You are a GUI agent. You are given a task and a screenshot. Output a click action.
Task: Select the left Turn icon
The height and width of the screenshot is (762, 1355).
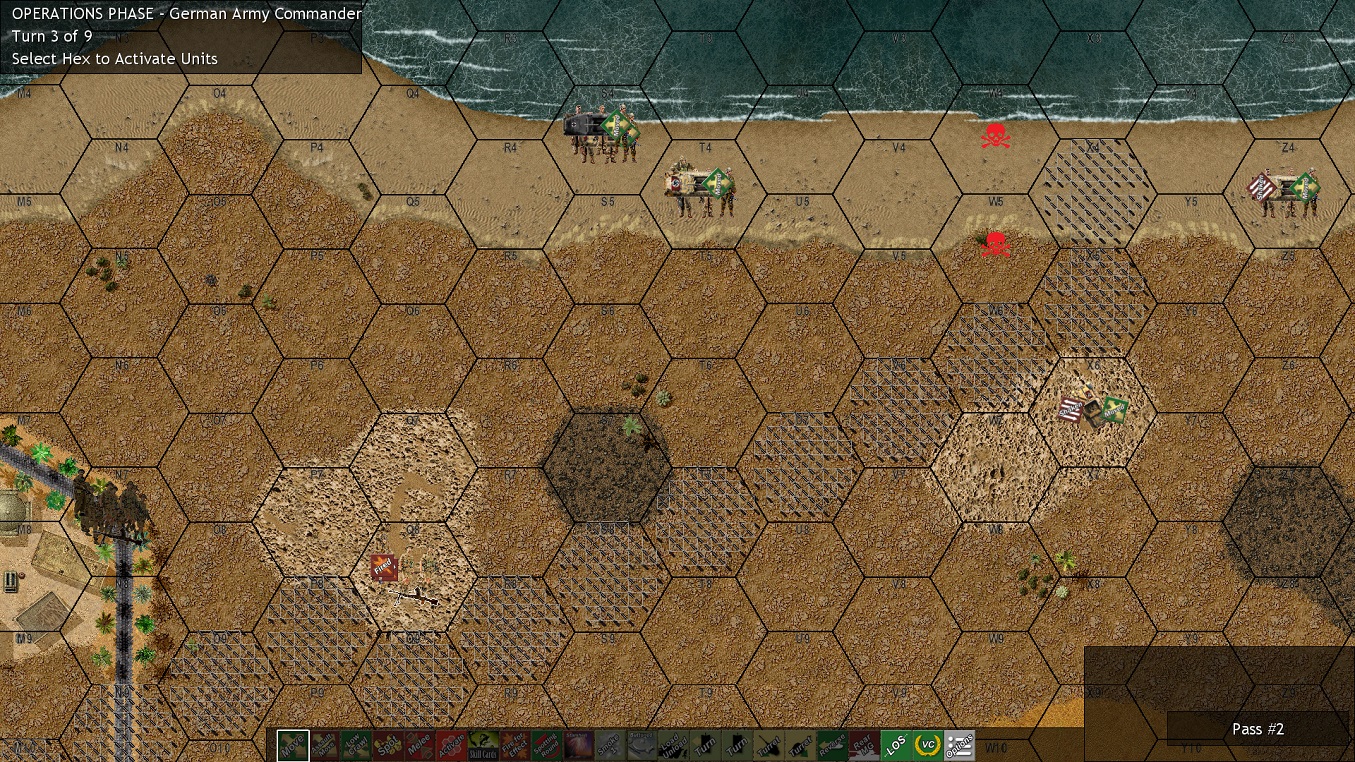707,745
